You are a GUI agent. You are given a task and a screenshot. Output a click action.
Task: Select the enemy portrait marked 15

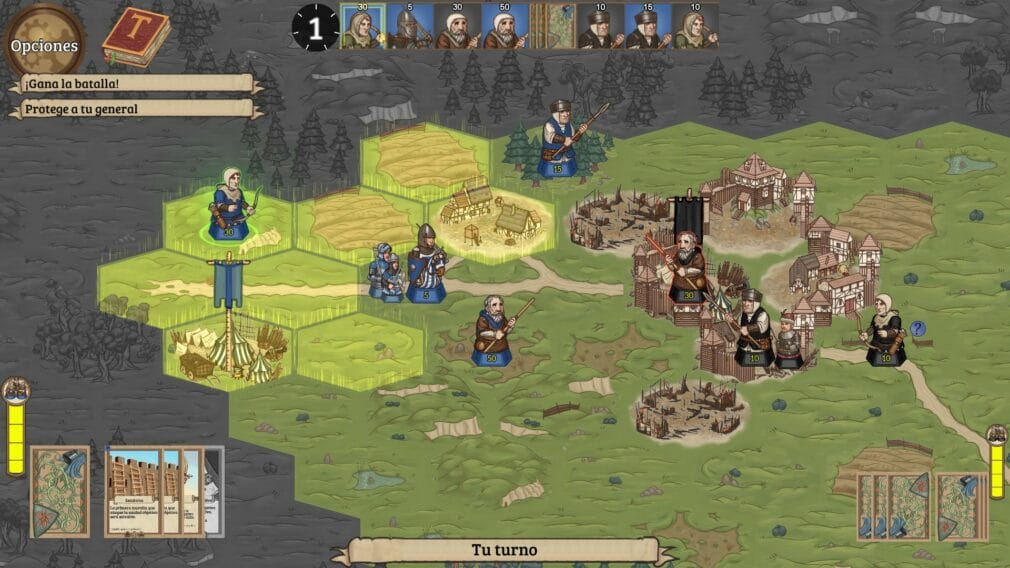tap(646, 27)
